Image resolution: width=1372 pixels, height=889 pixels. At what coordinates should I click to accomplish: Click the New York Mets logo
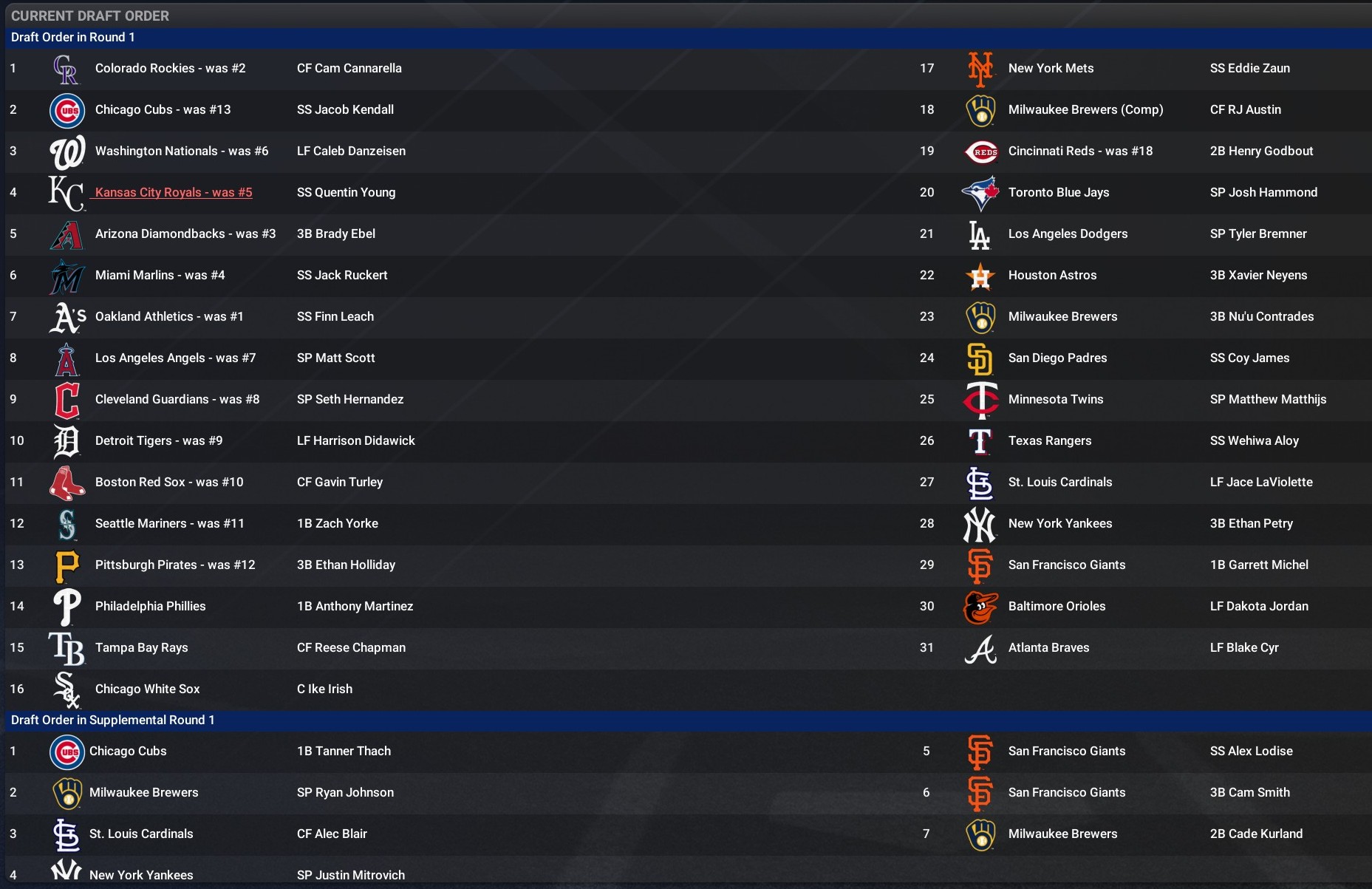click(x=980, y=68)
